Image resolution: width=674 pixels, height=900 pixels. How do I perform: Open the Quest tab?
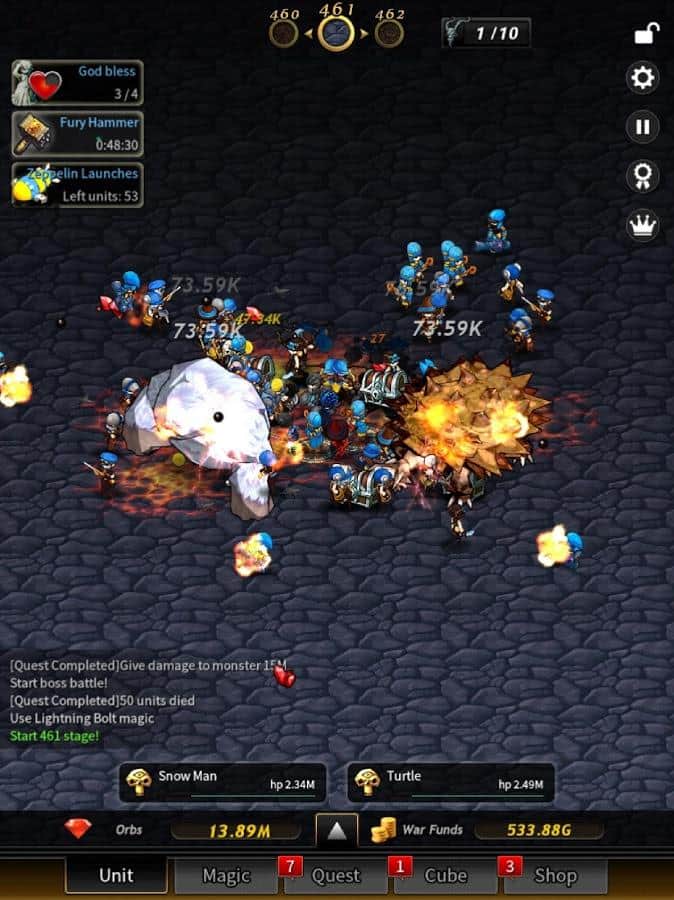tap(336, 875)
